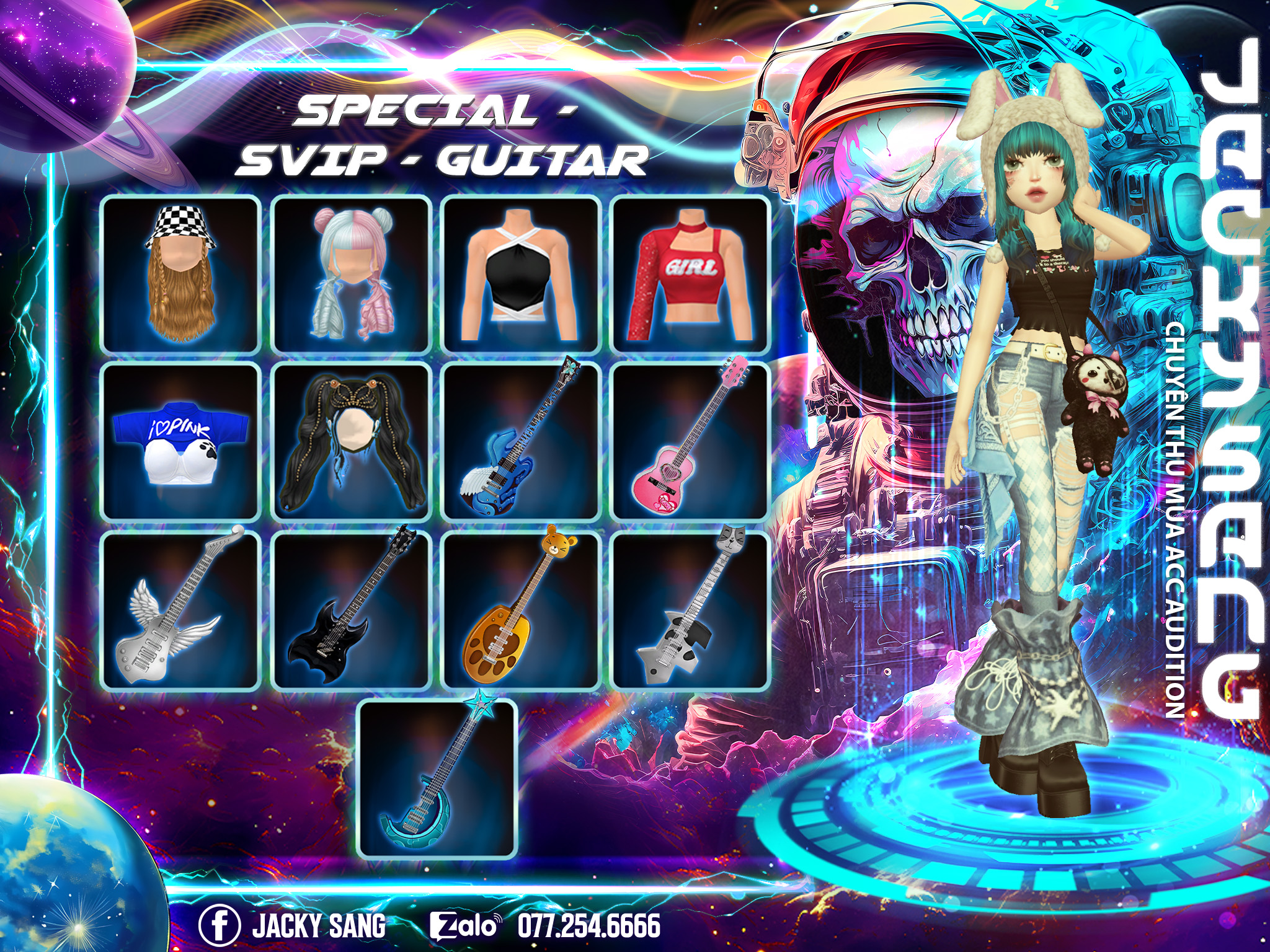Pick the pink acoustic guitar
1270x952 pixels.
690,441
